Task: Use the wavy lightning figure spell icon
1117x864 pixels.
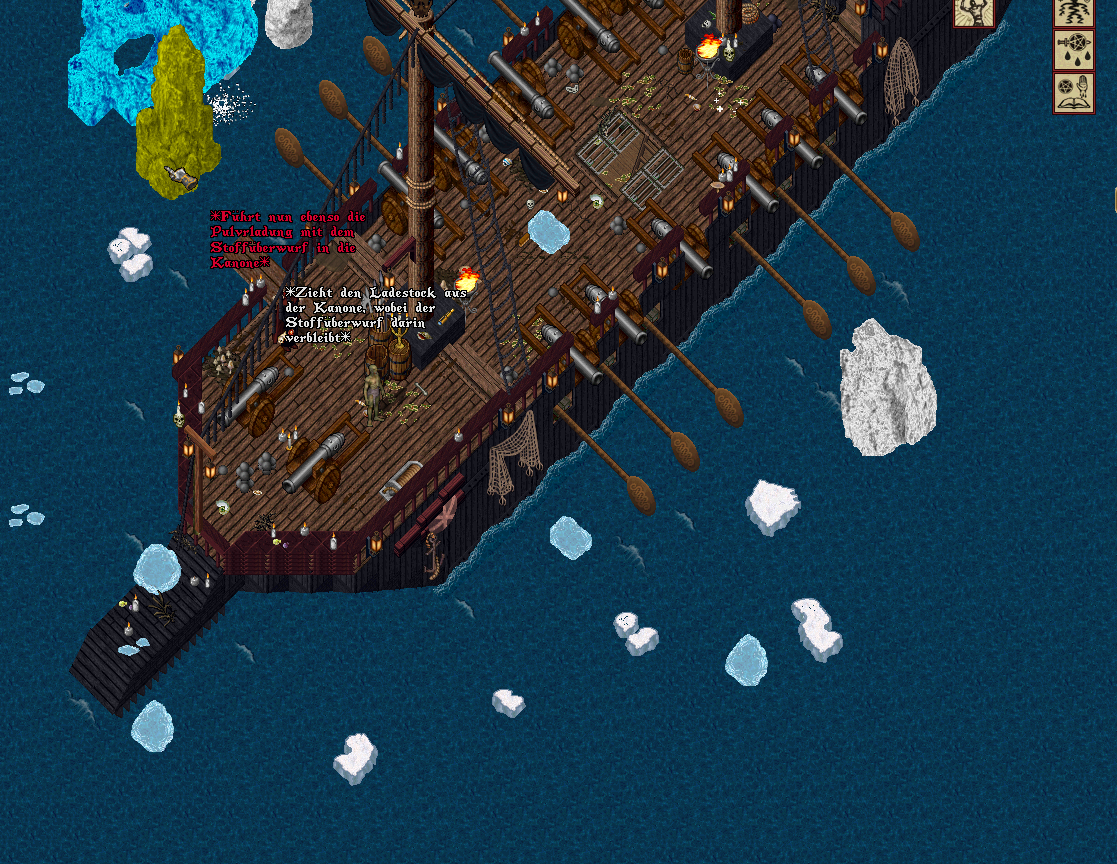Action: [x=1073, y=11]
